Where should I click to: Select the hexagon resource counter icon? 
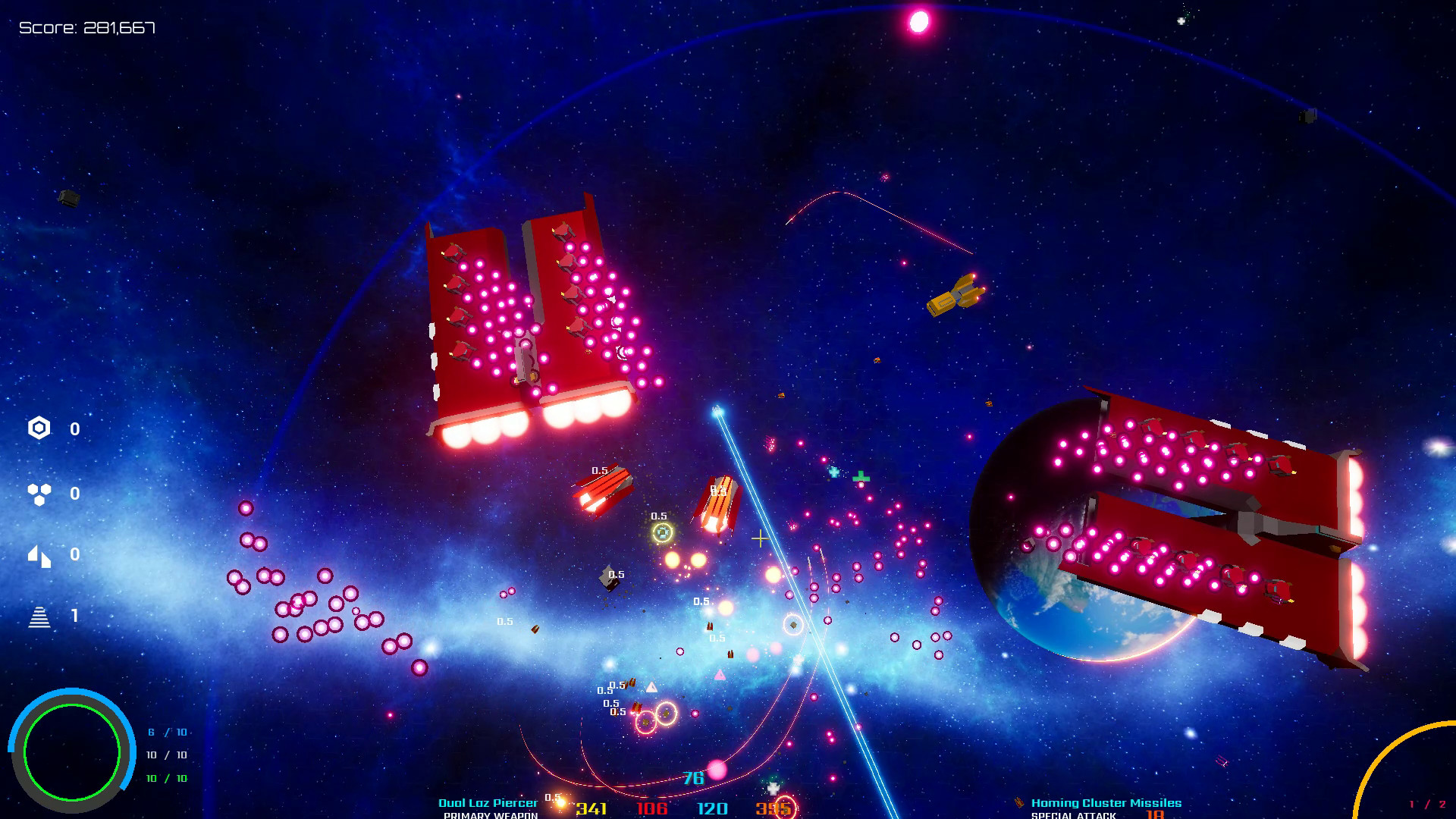click(x=39, y=428)
